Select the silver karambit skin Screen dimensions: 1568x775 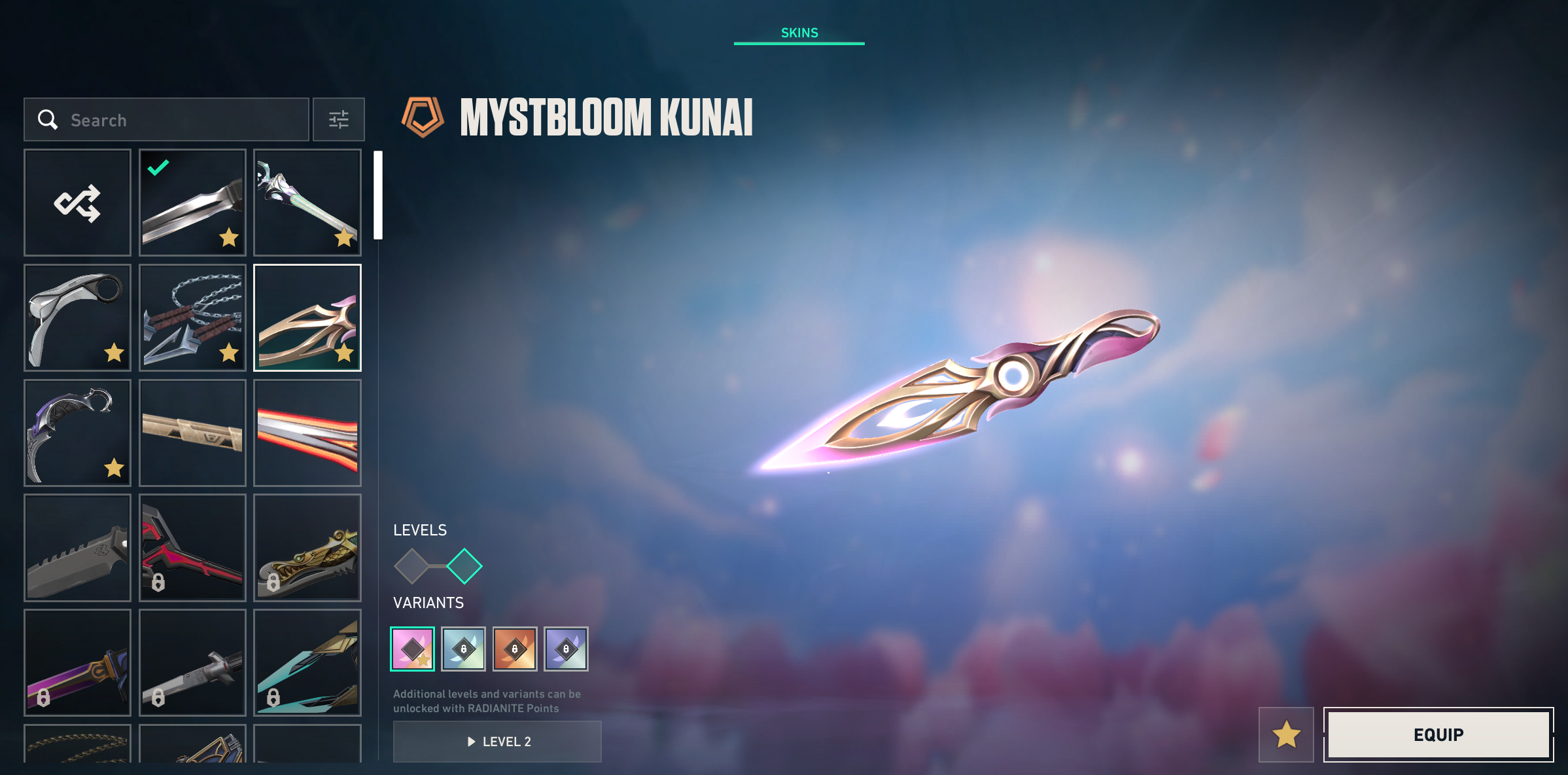tap(77, 317)
